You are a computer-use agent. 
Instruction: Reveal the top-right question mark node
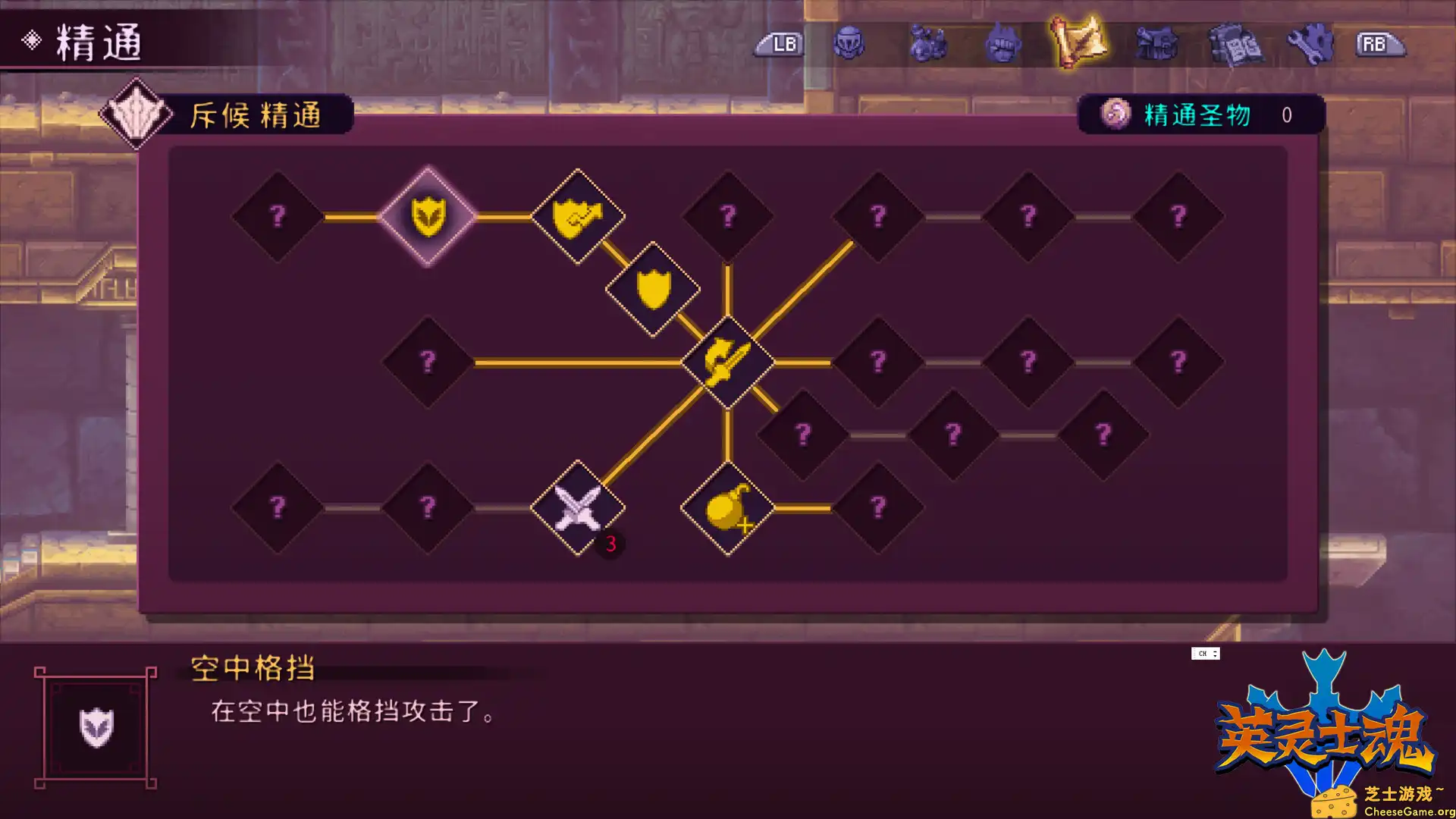(x=1178, y=215)
